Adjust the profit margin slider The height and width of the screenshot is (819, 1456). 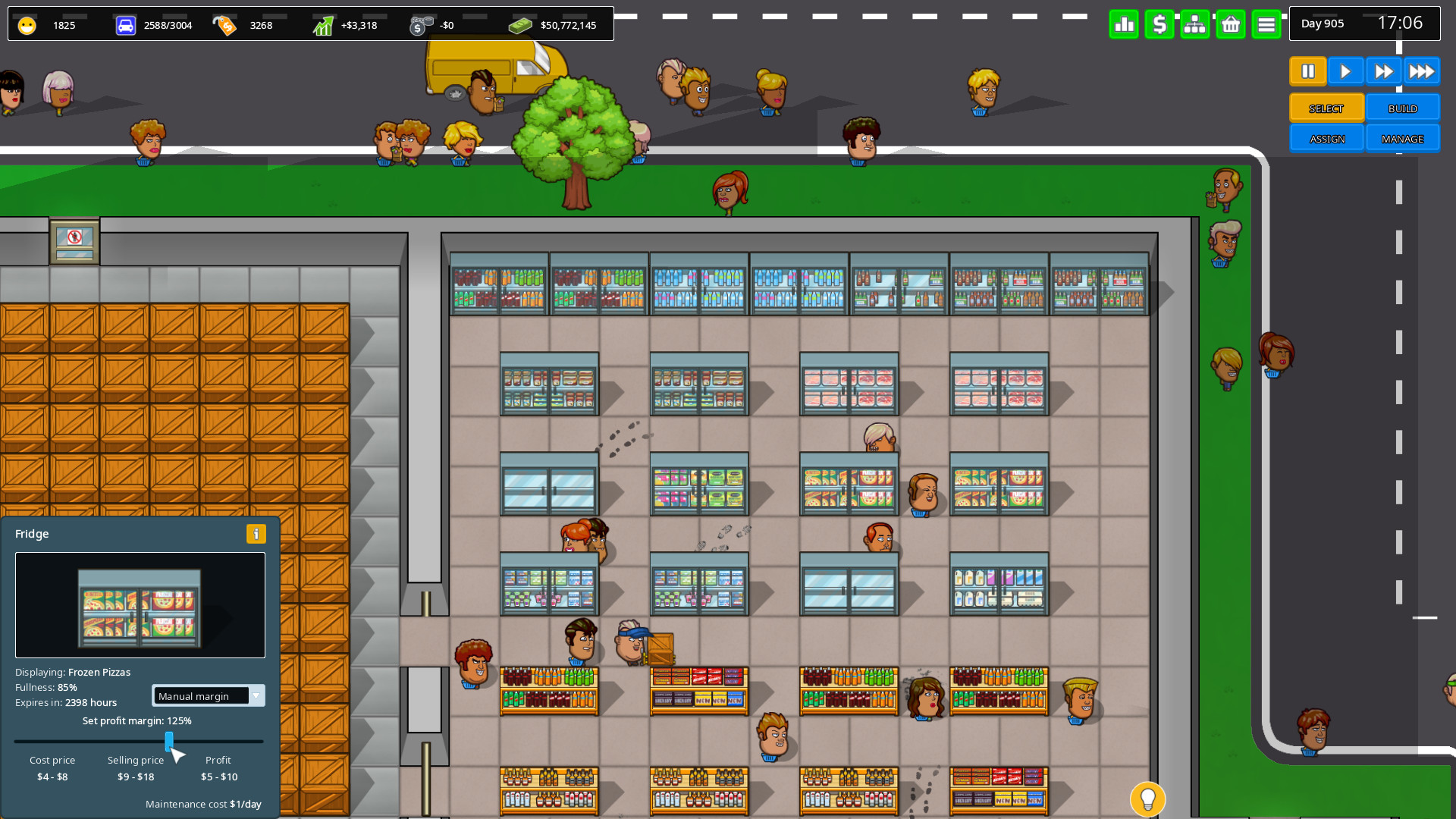(x=170, y=742)
